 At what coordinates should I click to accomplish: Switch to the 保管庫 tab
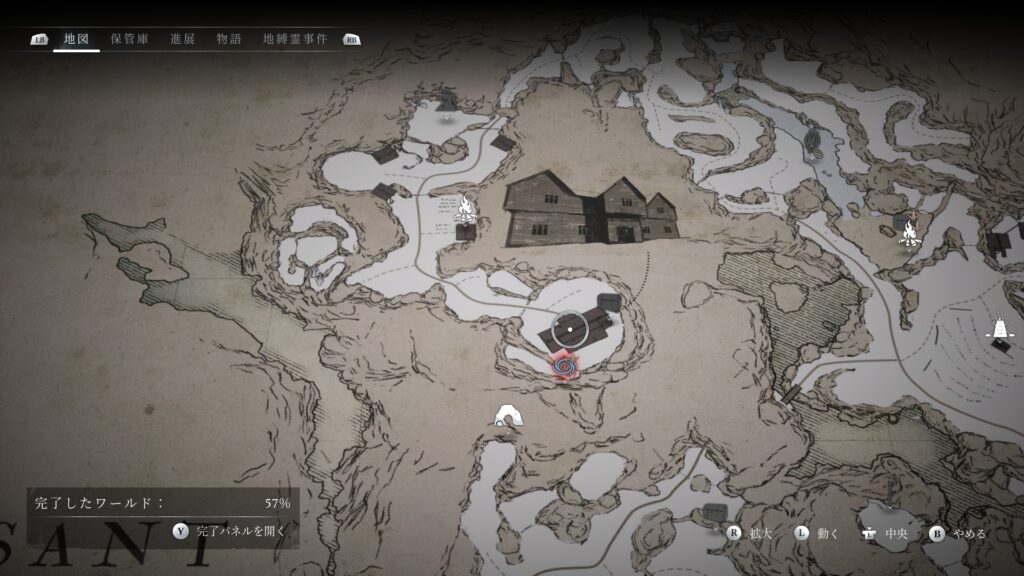pyautogui.click(x=130, y=39)
